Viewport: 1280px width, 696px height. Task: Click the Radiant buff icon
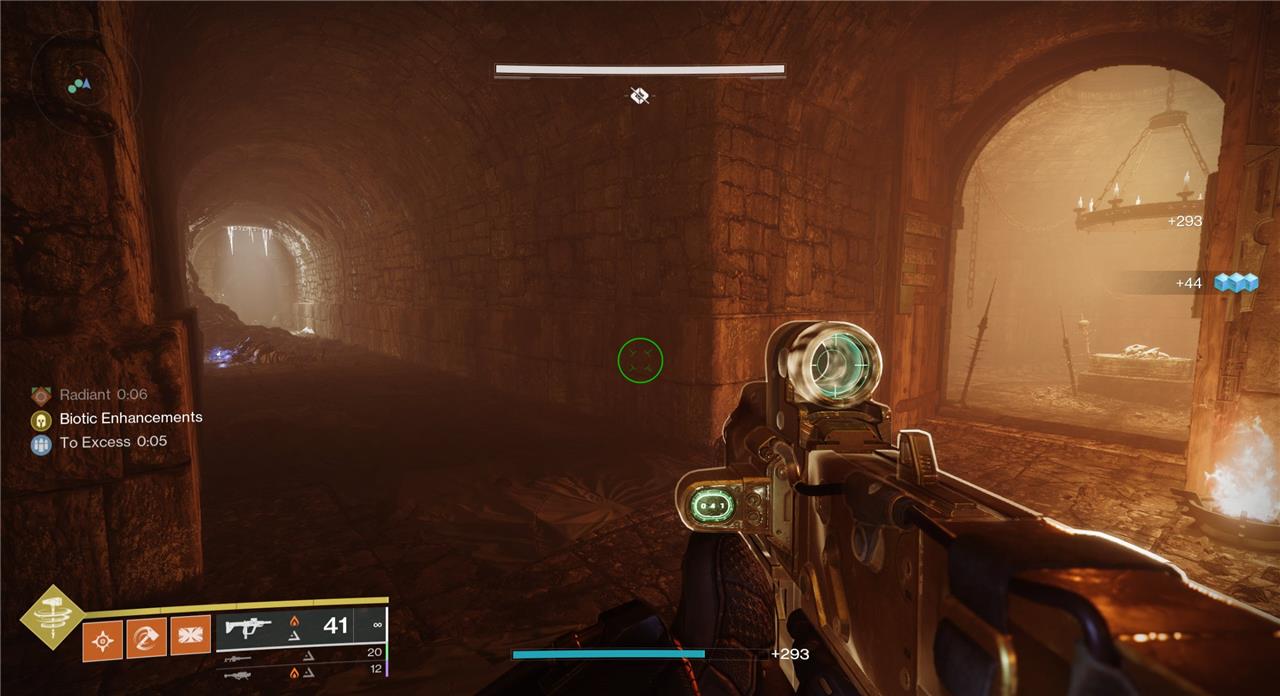(41, 395)
